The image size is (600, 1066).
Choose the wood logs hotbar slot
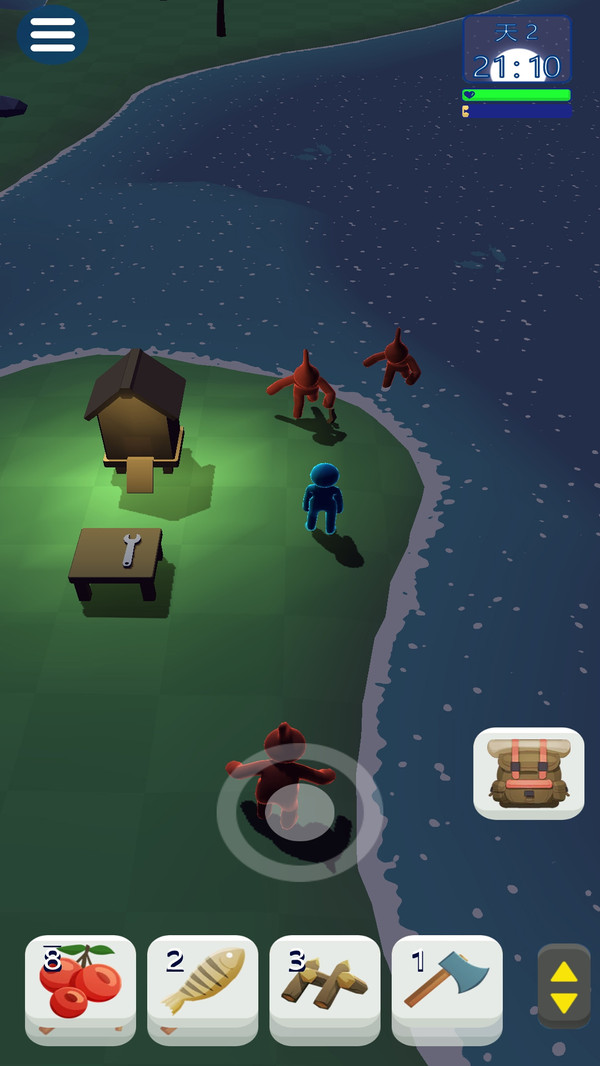click(x=324, y=984)
